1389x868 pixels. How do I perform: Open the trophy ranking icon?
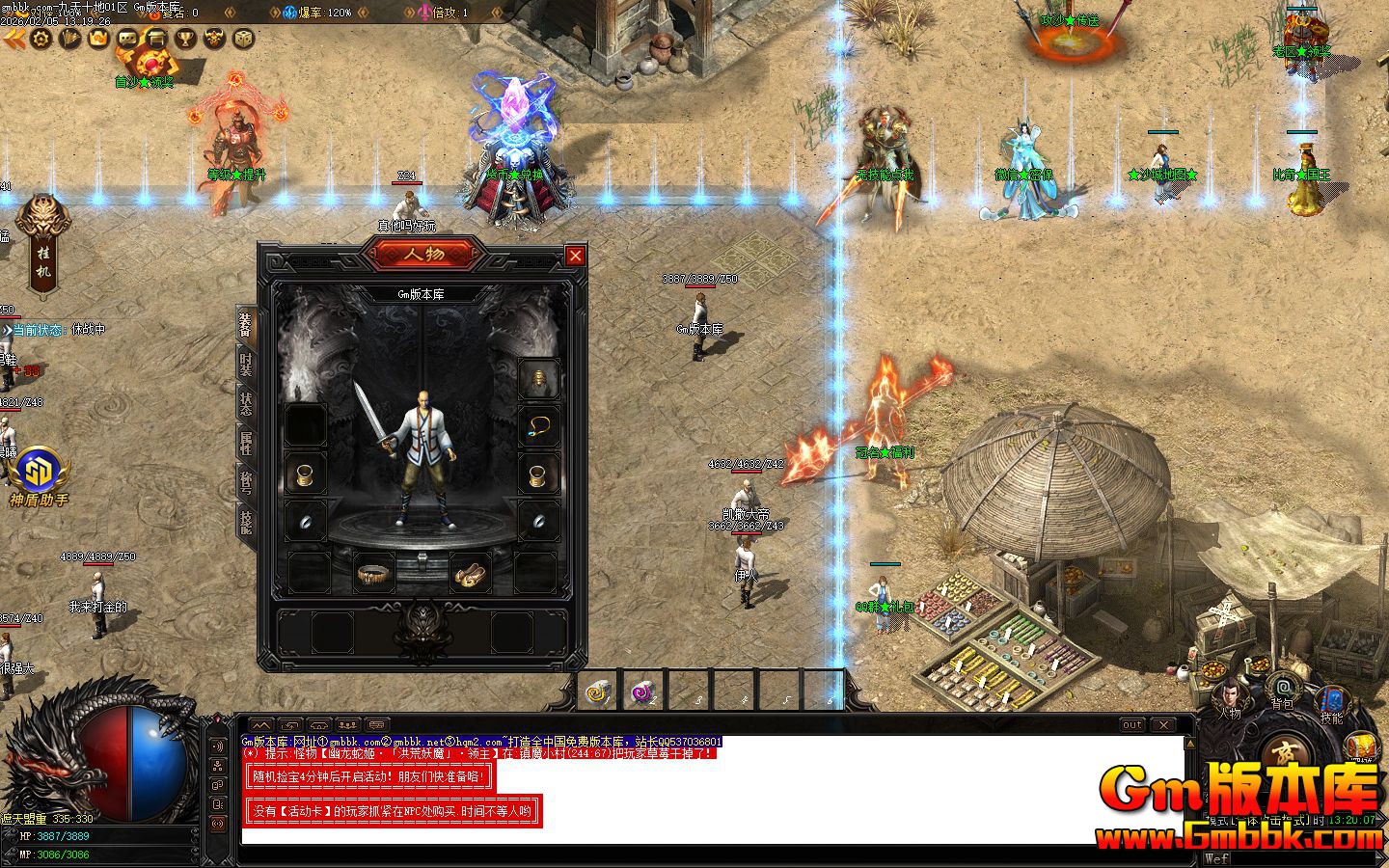click(184, 39)
